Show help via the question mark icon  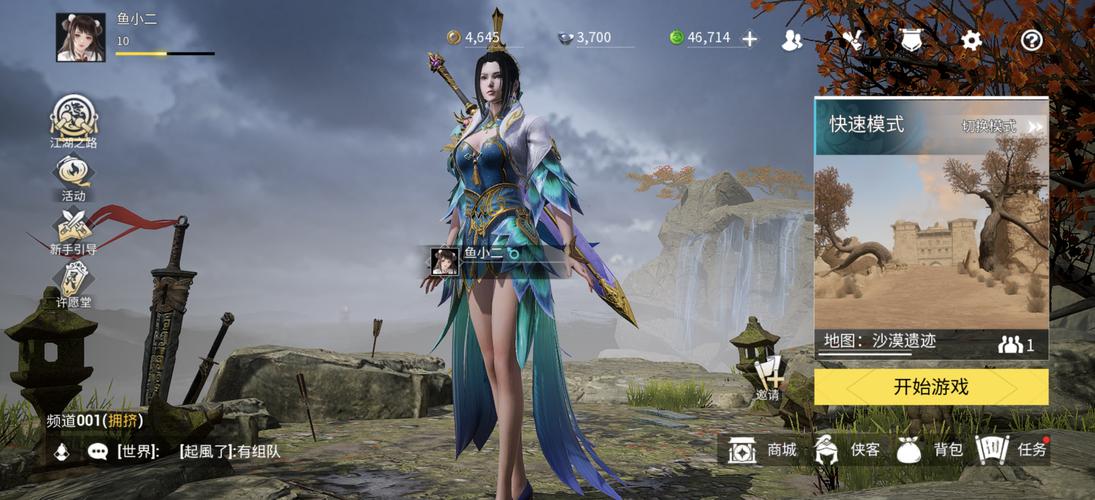[x=1031, y=40]
